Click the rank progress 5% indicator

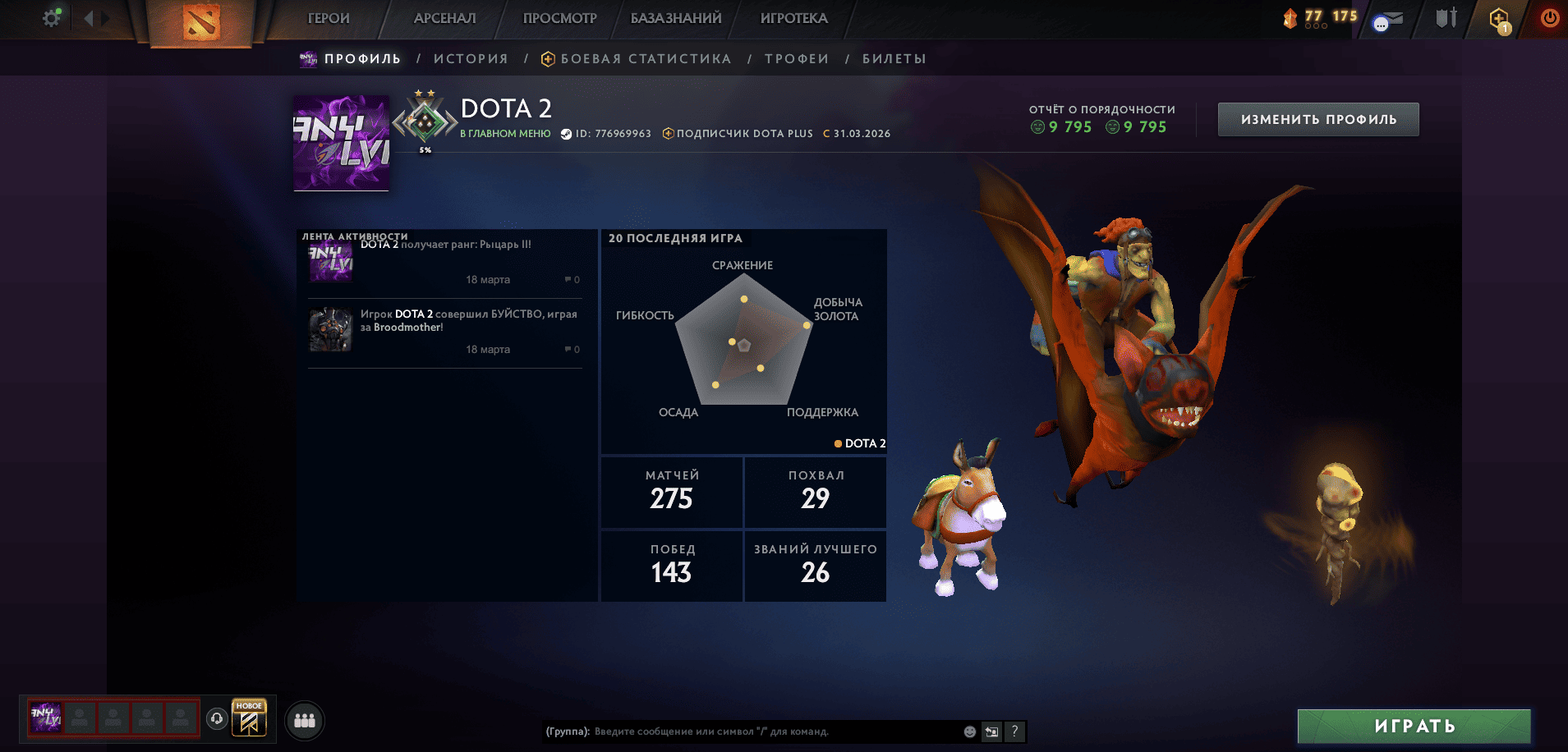click(x=426, y=149)
